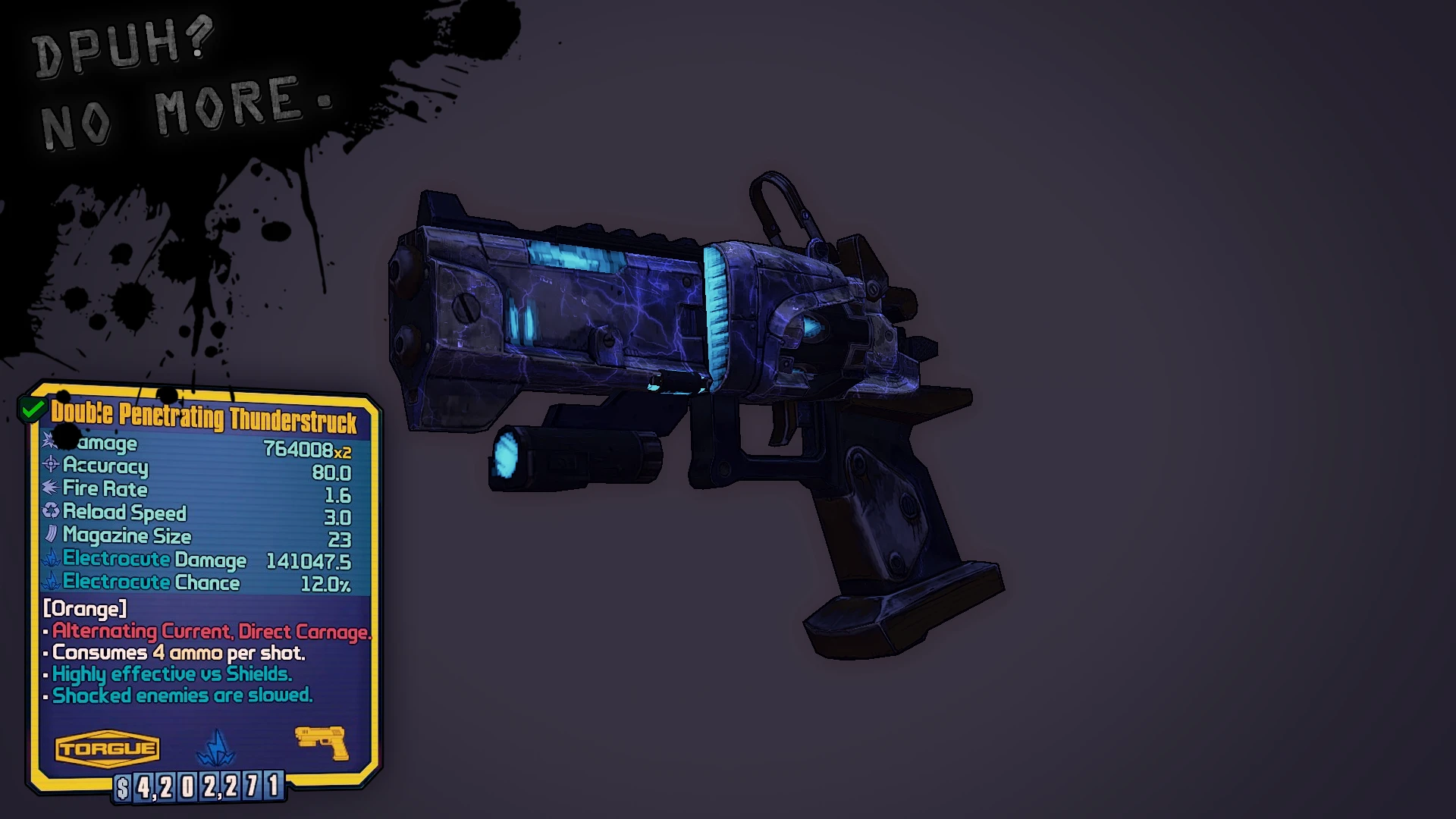Click the Highly effective vs Shields line
The image size is (1456, 819).
(171, 673)
